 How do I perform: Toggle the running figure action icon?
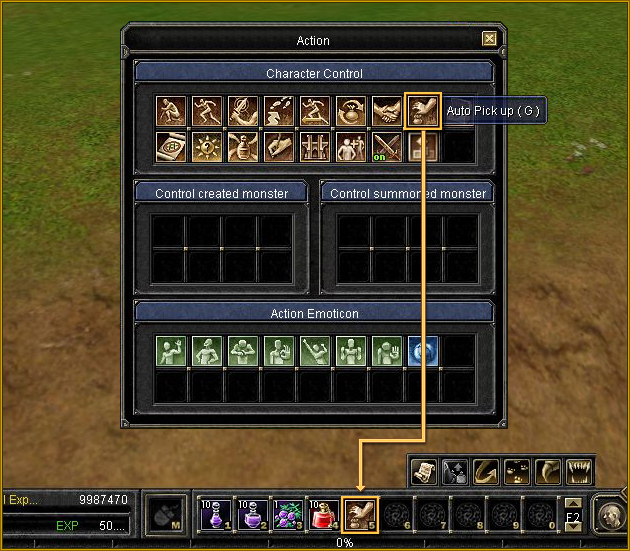coord(207,111)
